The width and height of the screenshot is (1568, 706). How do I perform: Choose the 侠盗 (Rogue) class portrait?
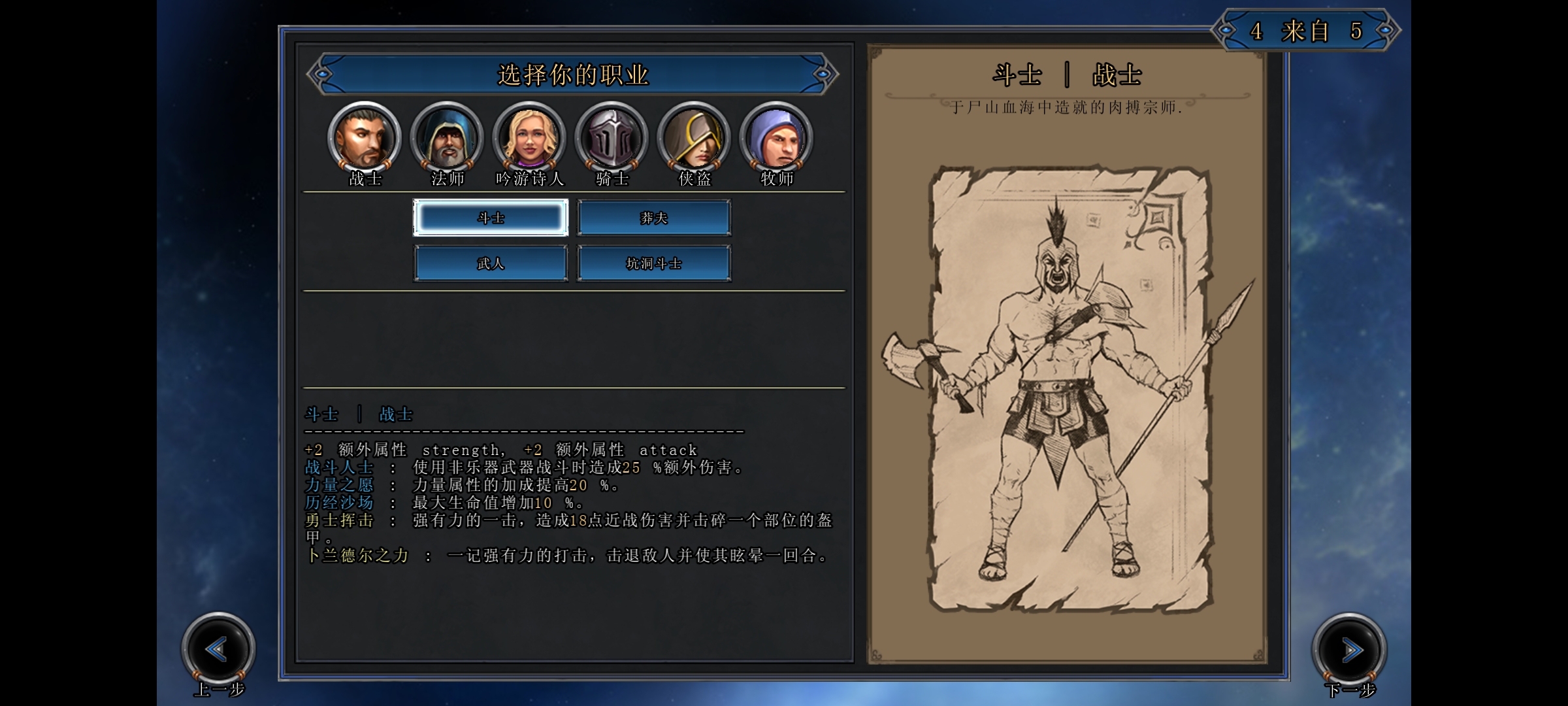pos(694,137)
